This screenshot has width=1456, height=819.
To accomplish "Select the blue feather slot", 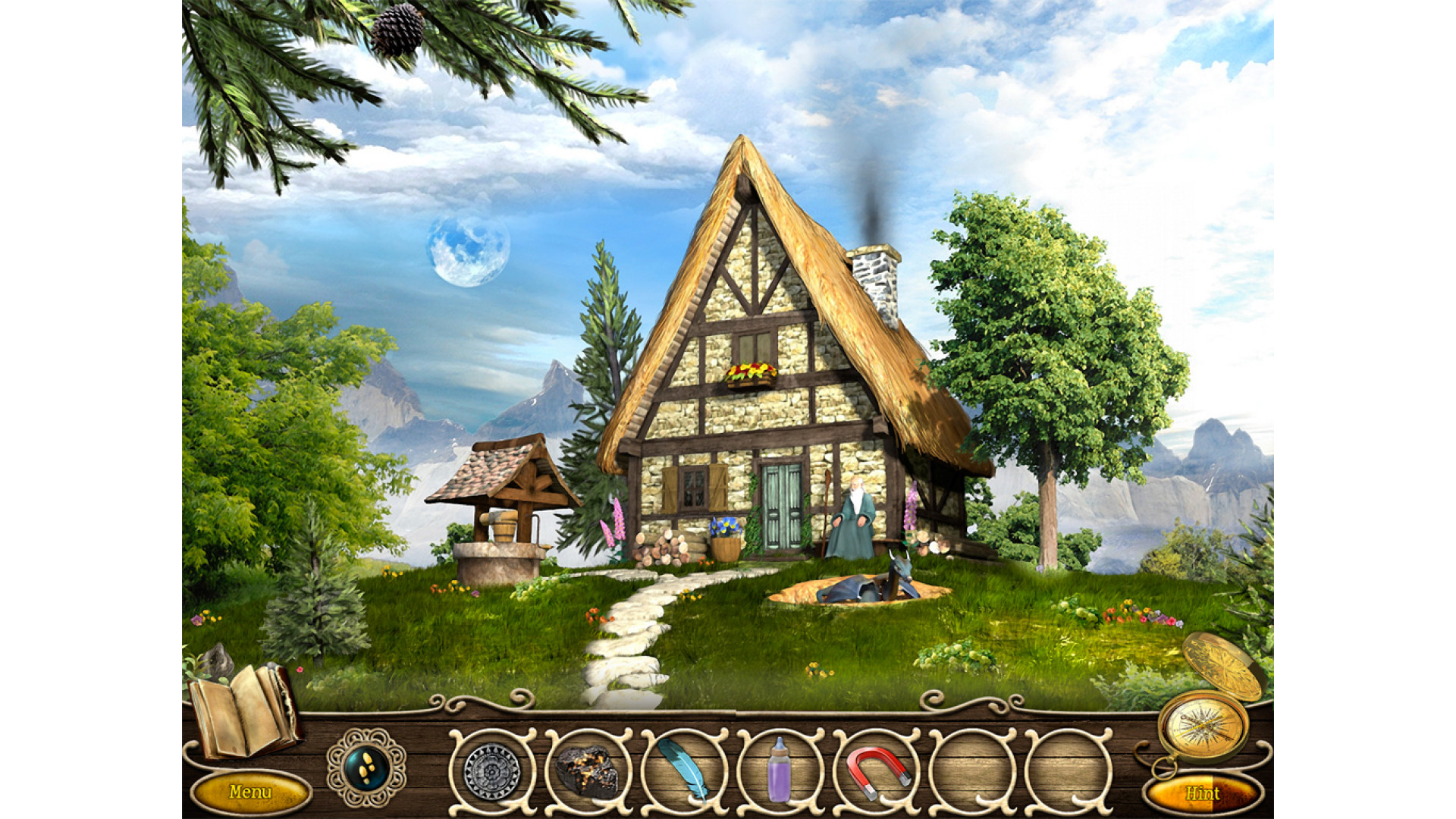I will [x=683, y=770].
